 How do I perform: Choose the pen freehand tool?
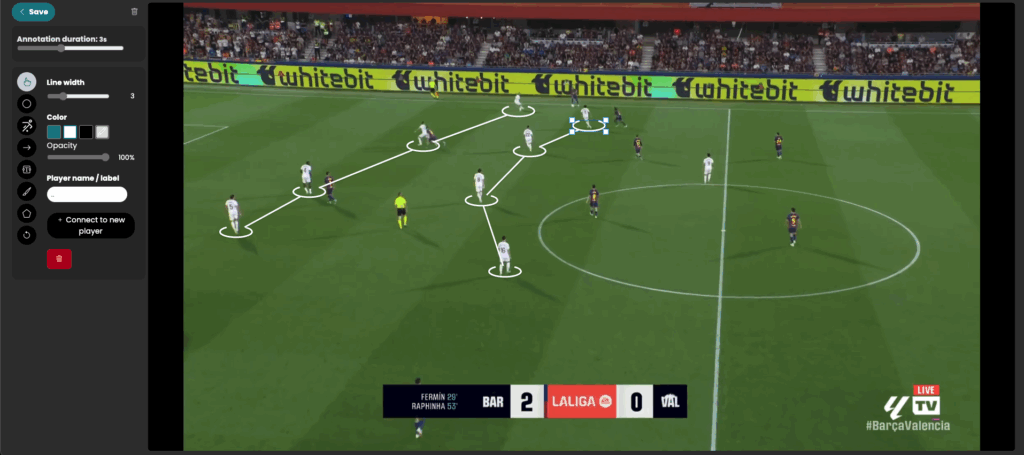click(27, 191)
